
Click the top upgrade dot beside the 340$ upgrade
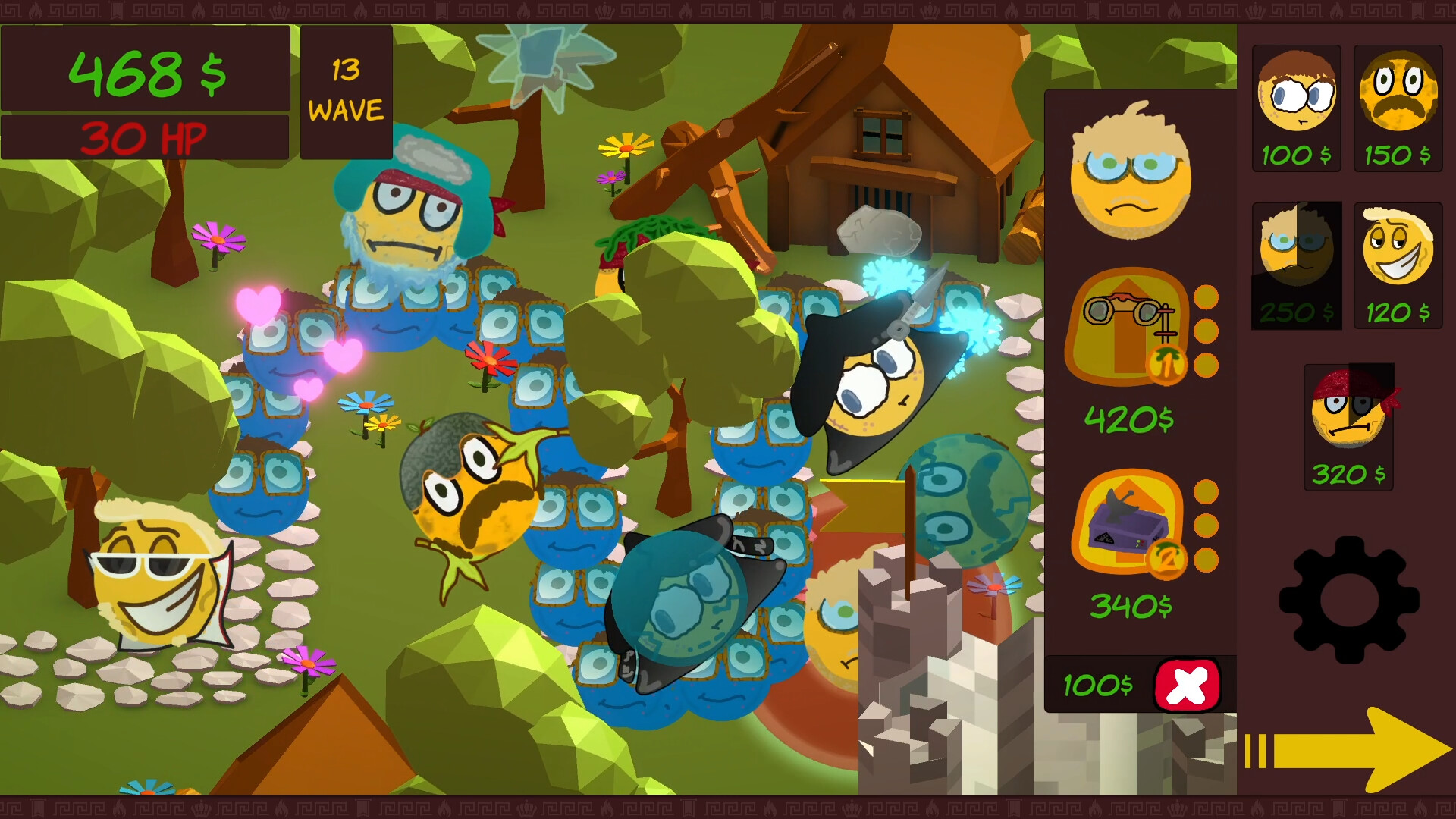[x=1206, y=493]
